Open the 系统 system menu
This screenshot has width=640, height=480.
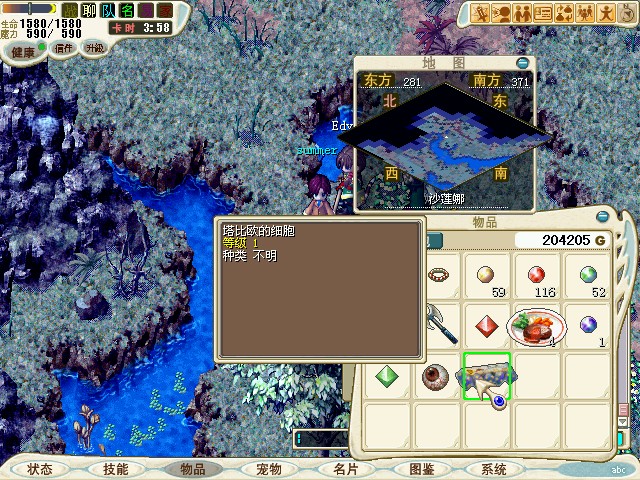tap(493, 469)
